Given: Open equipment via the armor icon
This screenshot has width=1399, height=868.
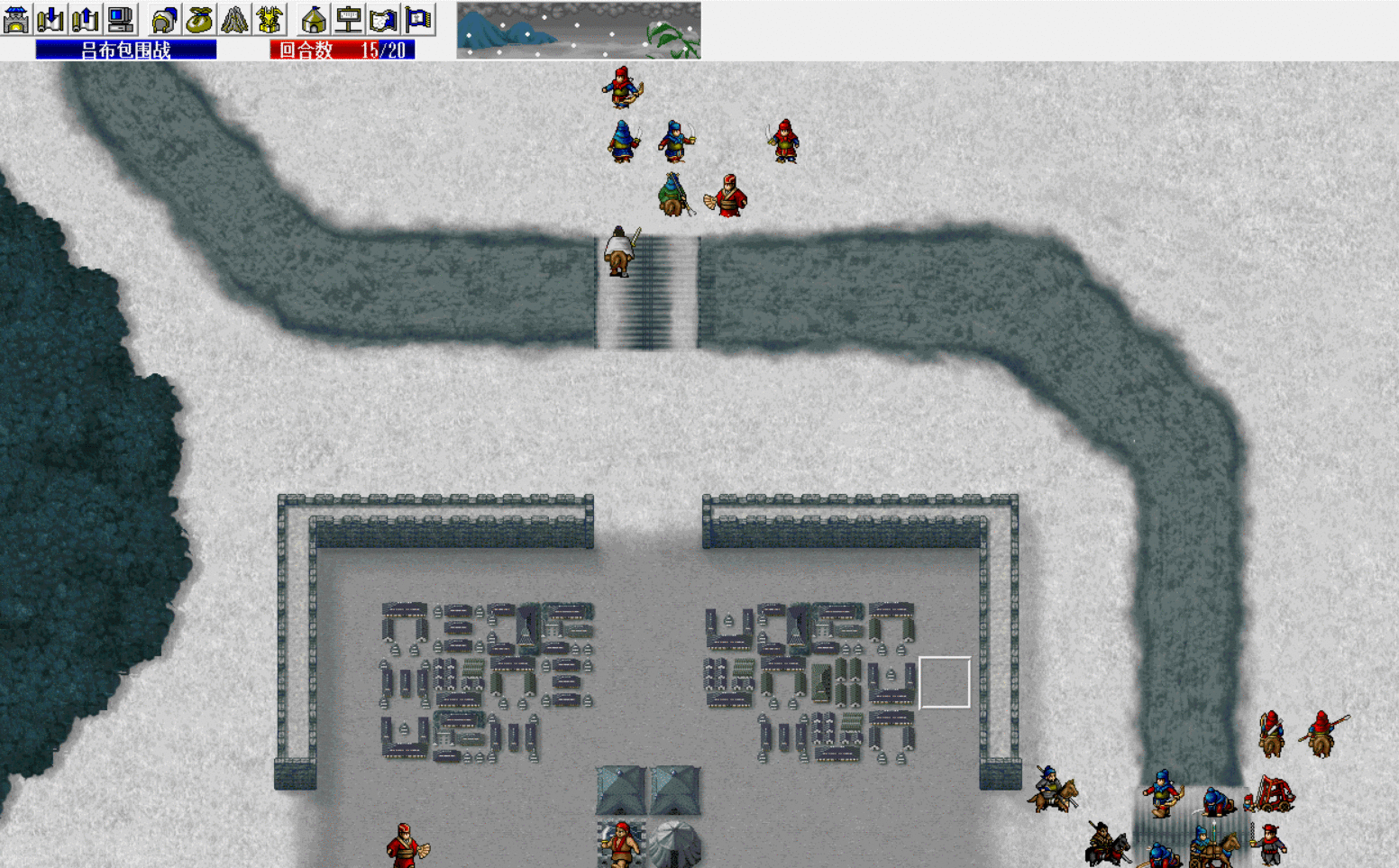Looking at the screenshot, I should [x=270, y=17].
